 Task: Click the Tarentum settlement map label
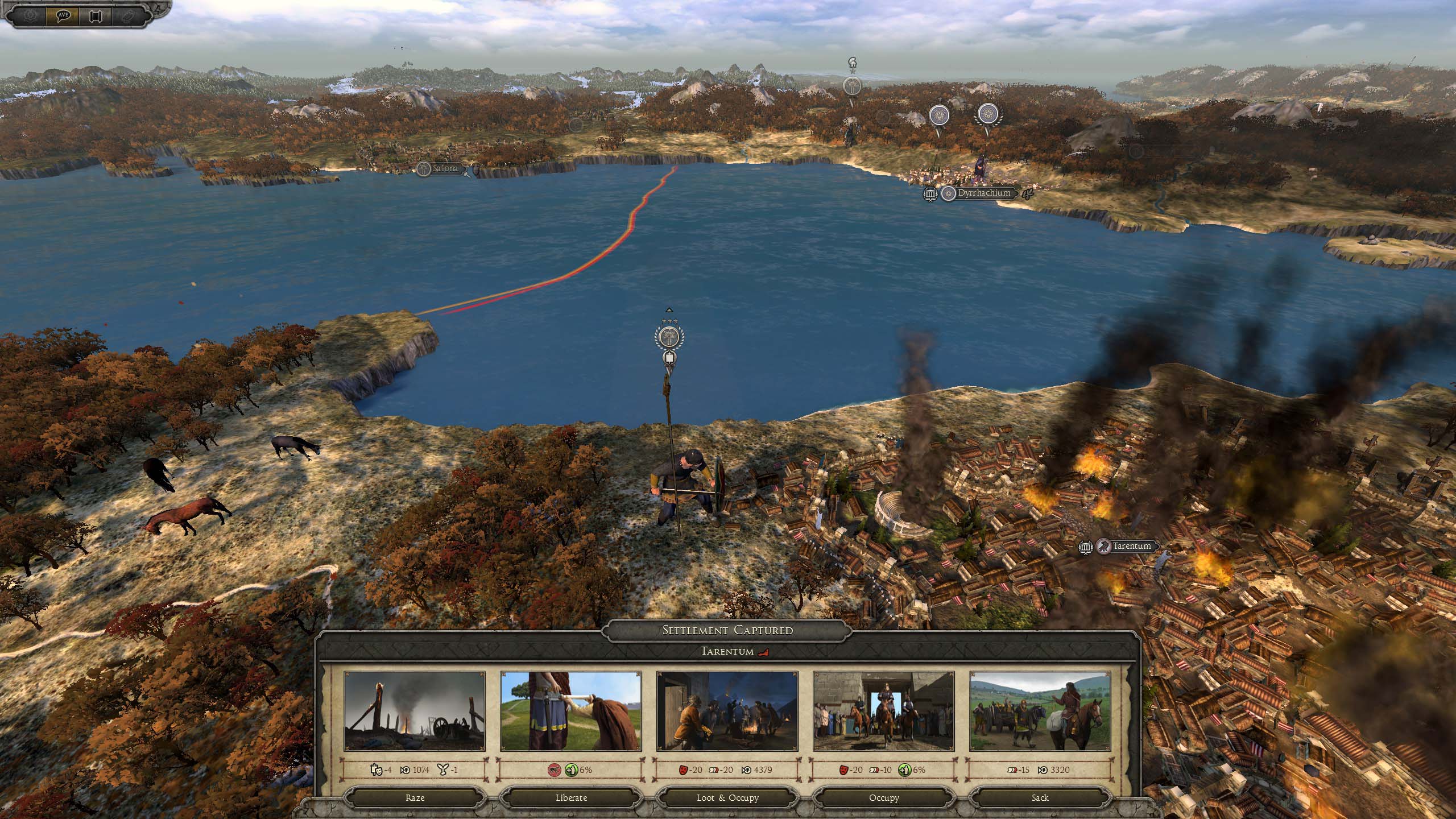1131,546
